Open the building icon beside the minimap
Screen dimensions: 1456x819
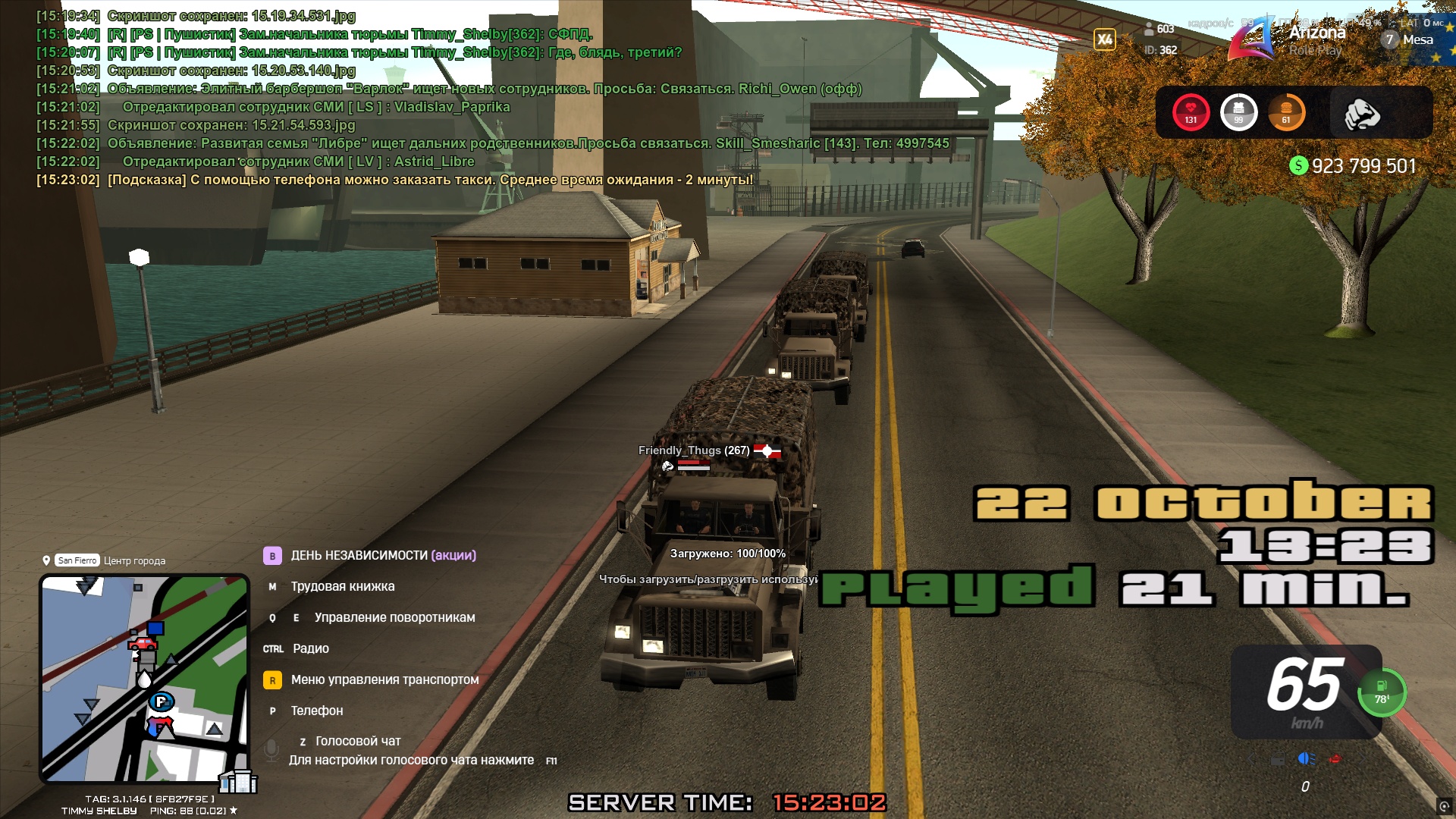(238, 781)
